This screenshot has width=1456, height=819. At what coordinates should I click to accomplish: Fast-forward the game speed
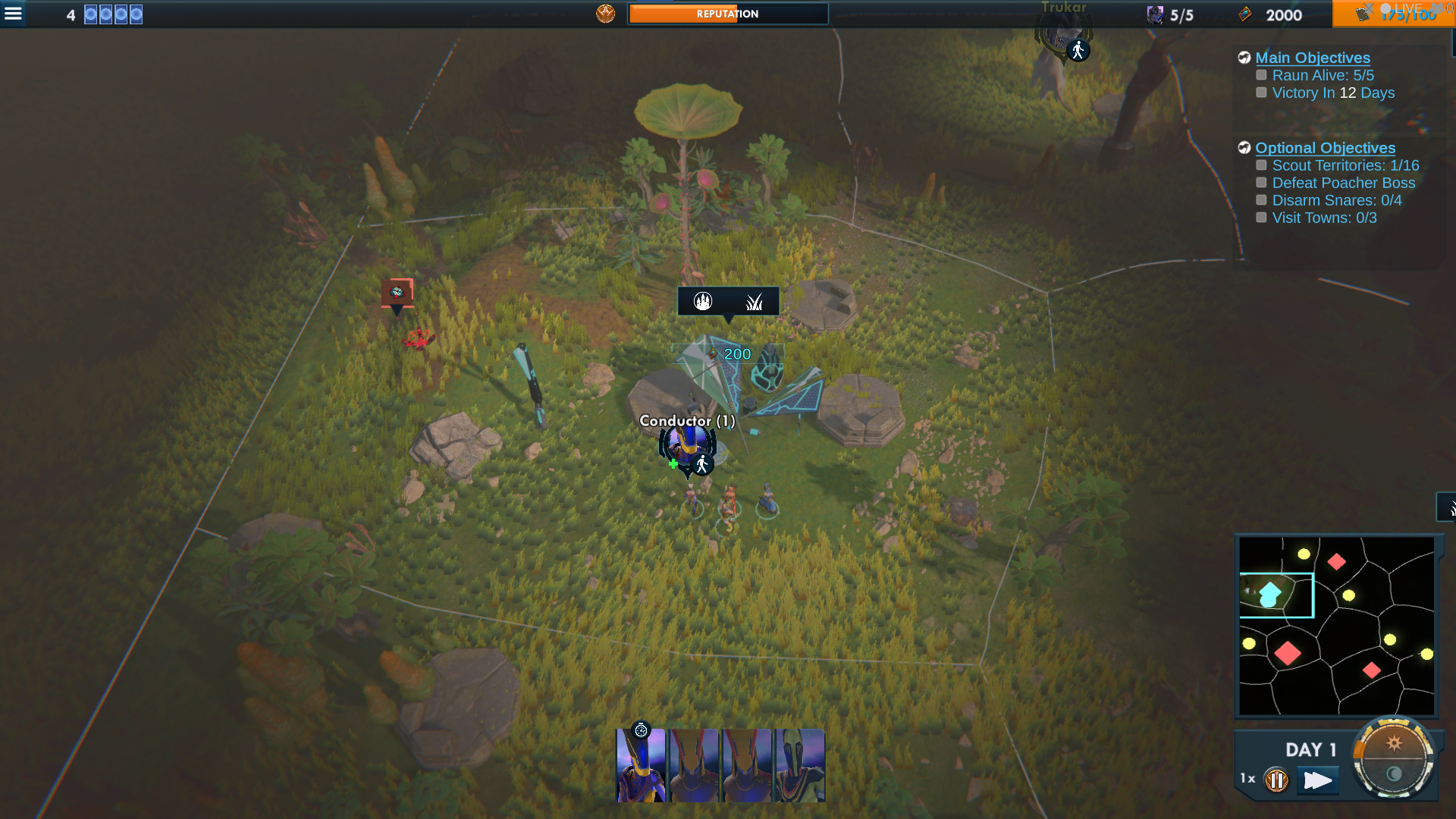(x=1317, y=780)
